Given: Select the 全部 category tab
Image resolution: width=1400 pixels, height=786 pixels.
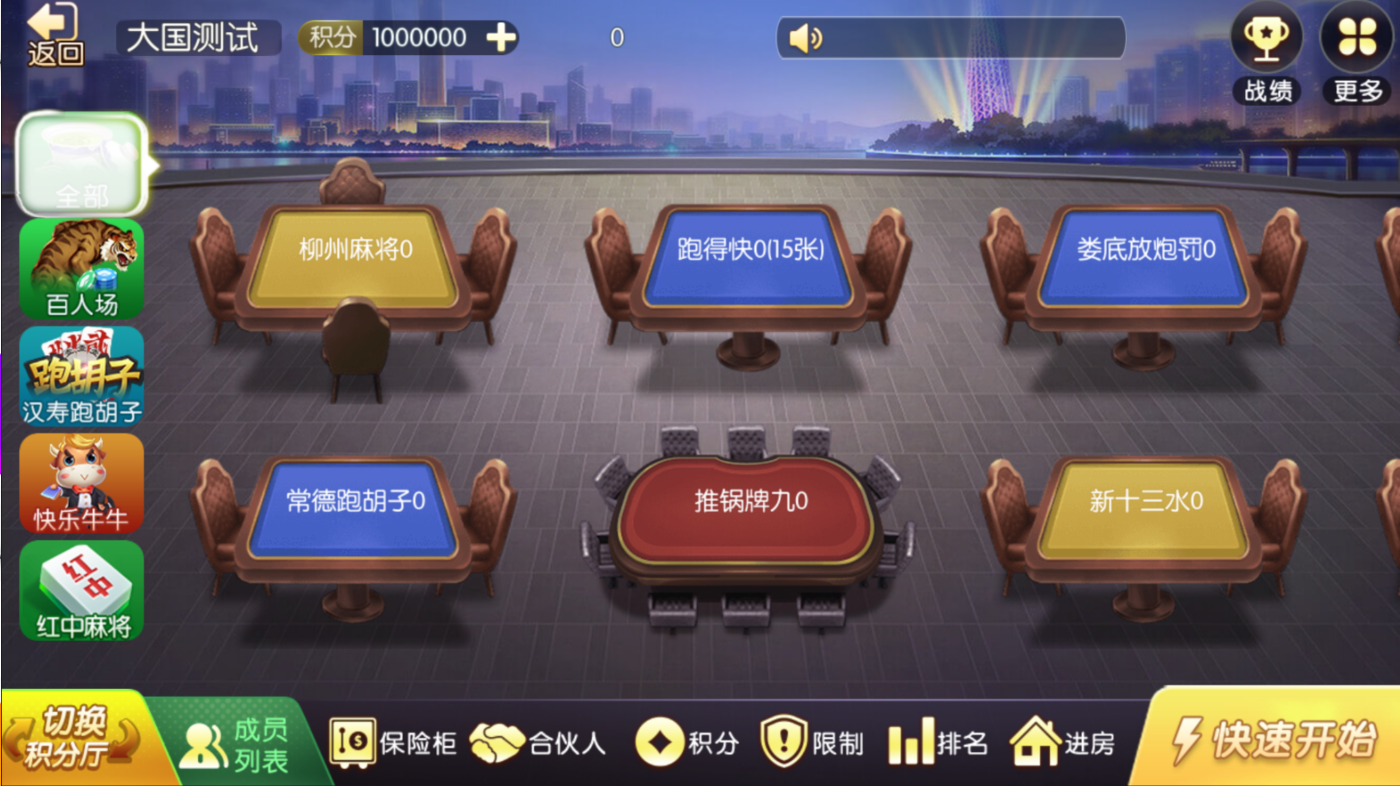Looking at the screenshot, I should pyautogui.click(x=80, y=165).
